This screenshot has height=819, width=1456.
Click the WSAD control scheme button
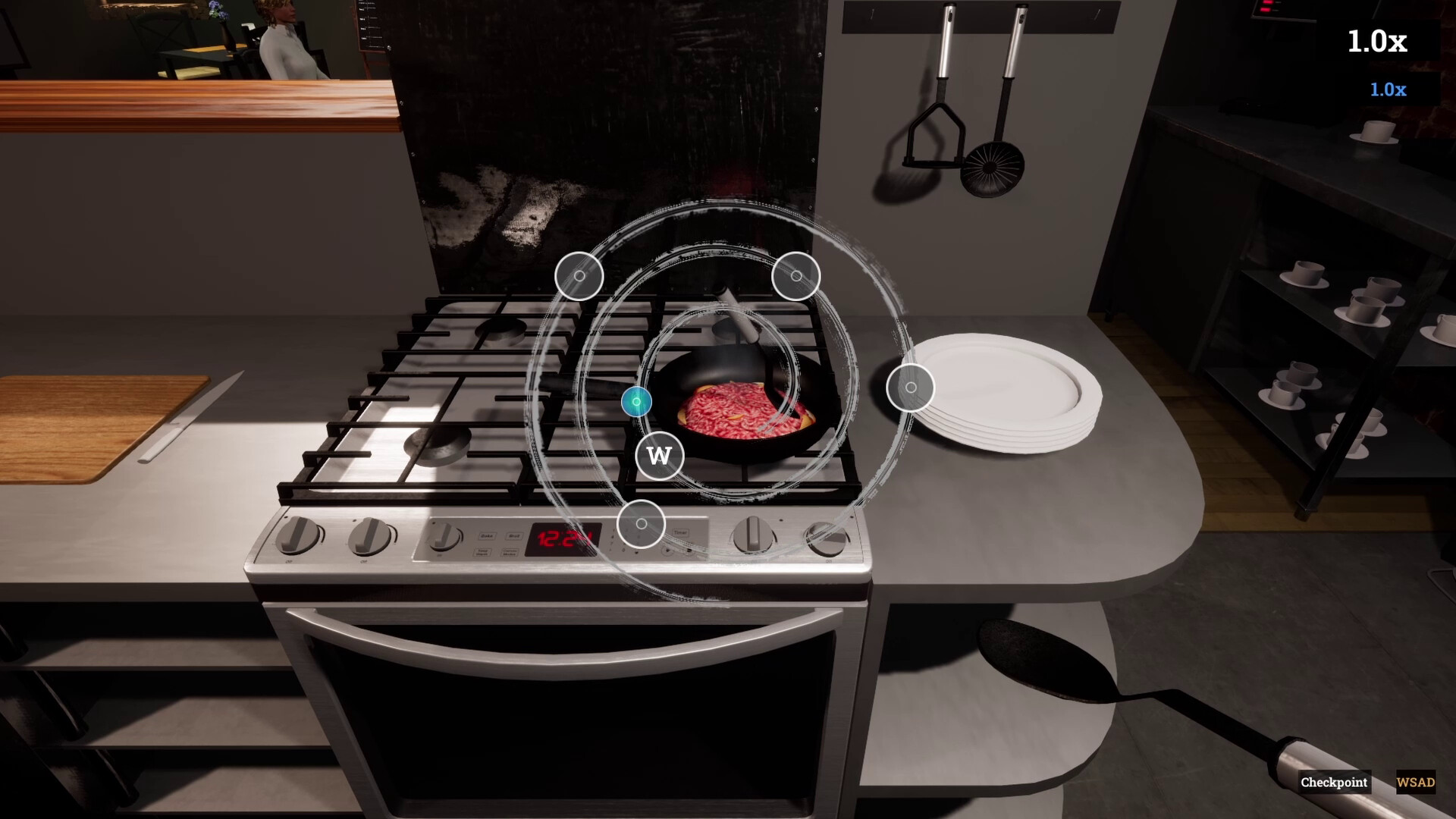coord(1415,782)
